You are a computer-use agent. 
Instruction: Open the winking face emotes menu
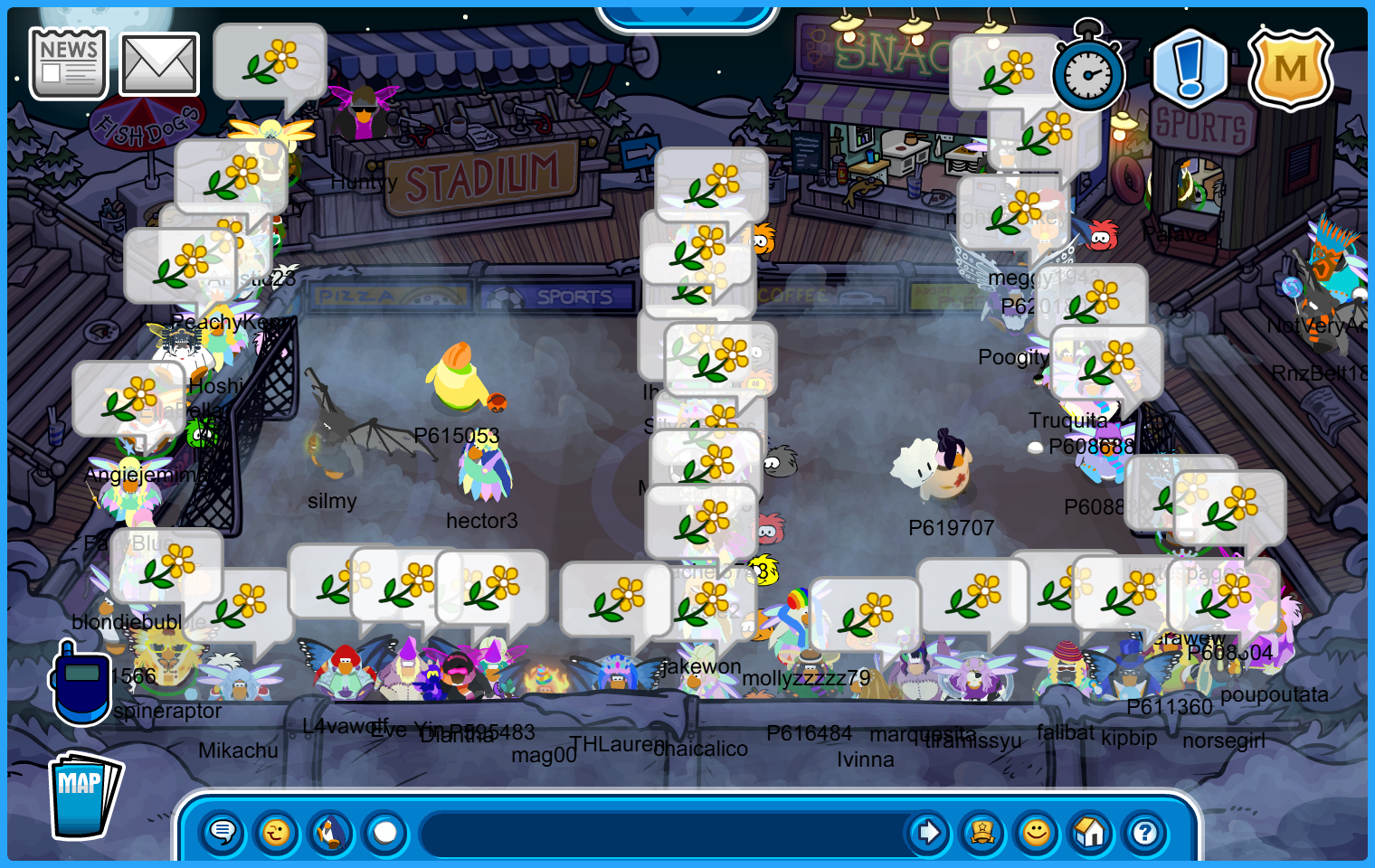coord(276,832)
